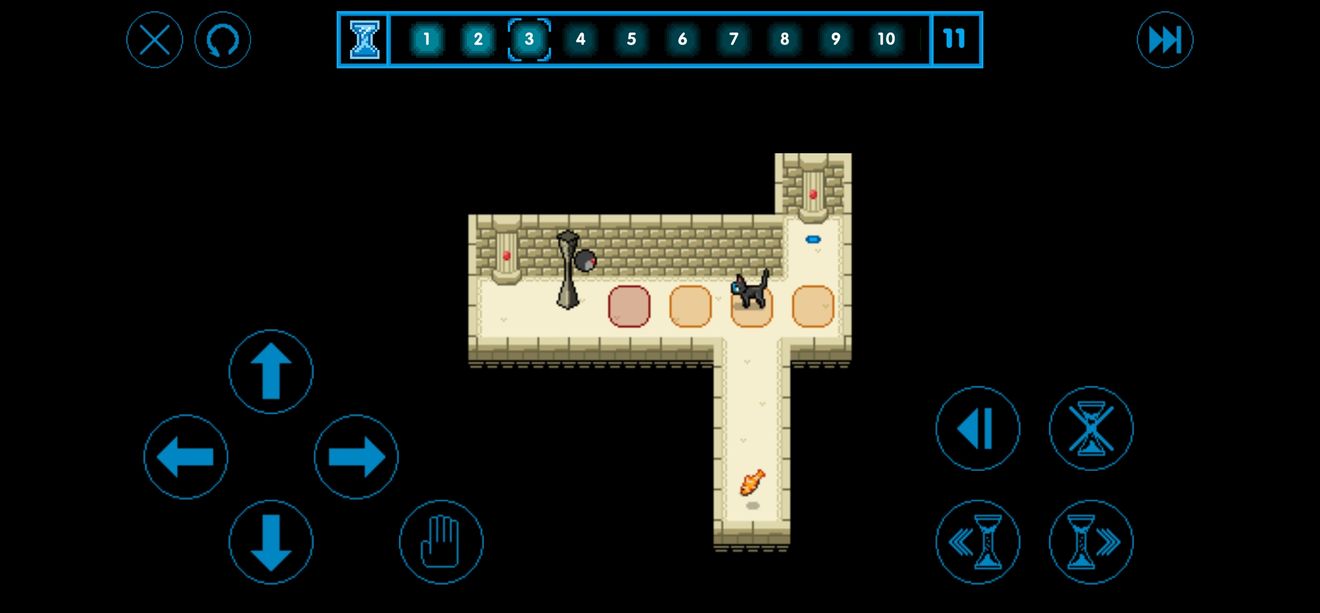Select turn 2 on the timeline
1320x613 pixels.
pos(478,40)
